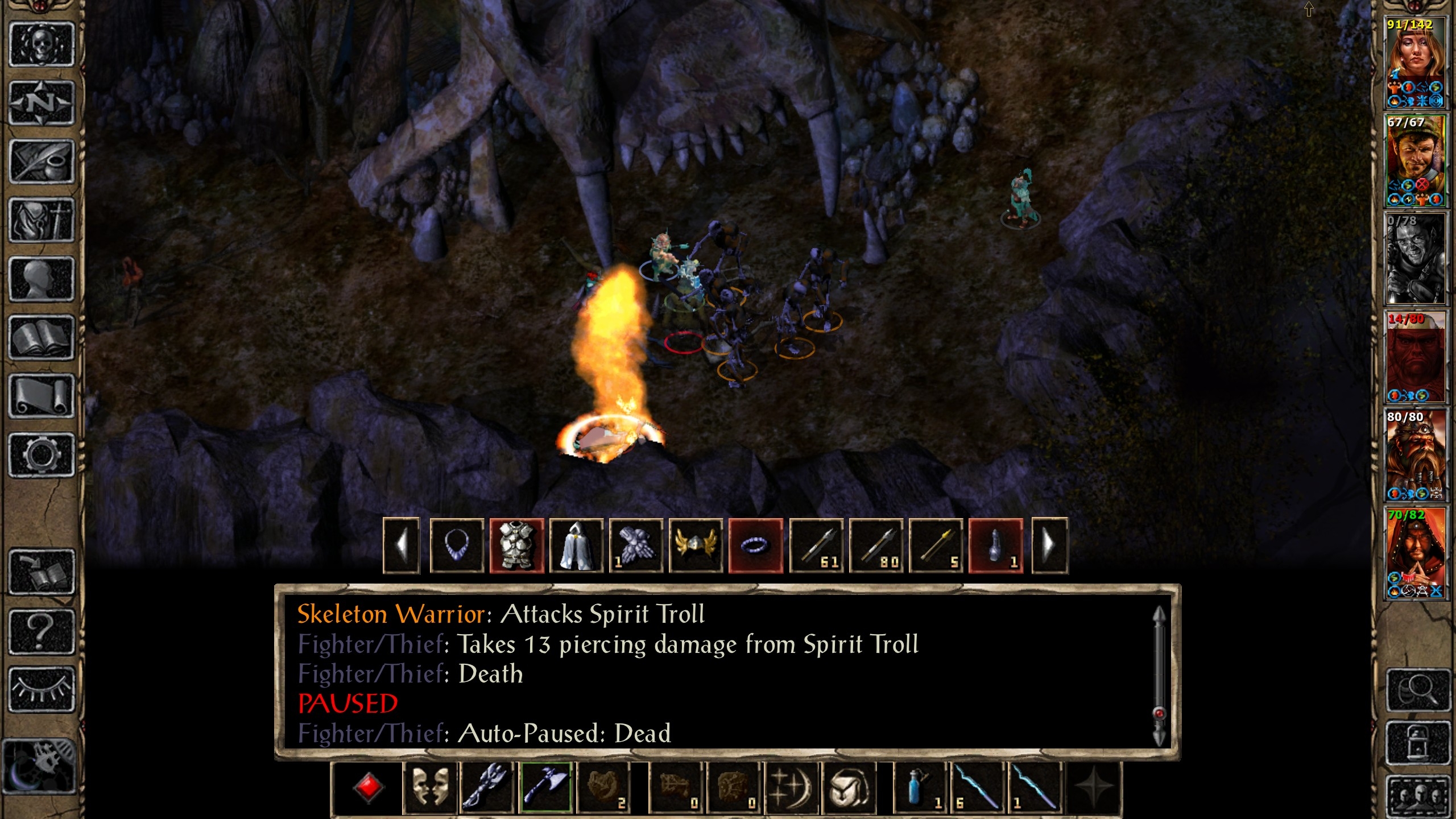The height and width of the screenshot is (819, 1456).
Task: Open the area map with the compass icon
Action: (42, 104)
